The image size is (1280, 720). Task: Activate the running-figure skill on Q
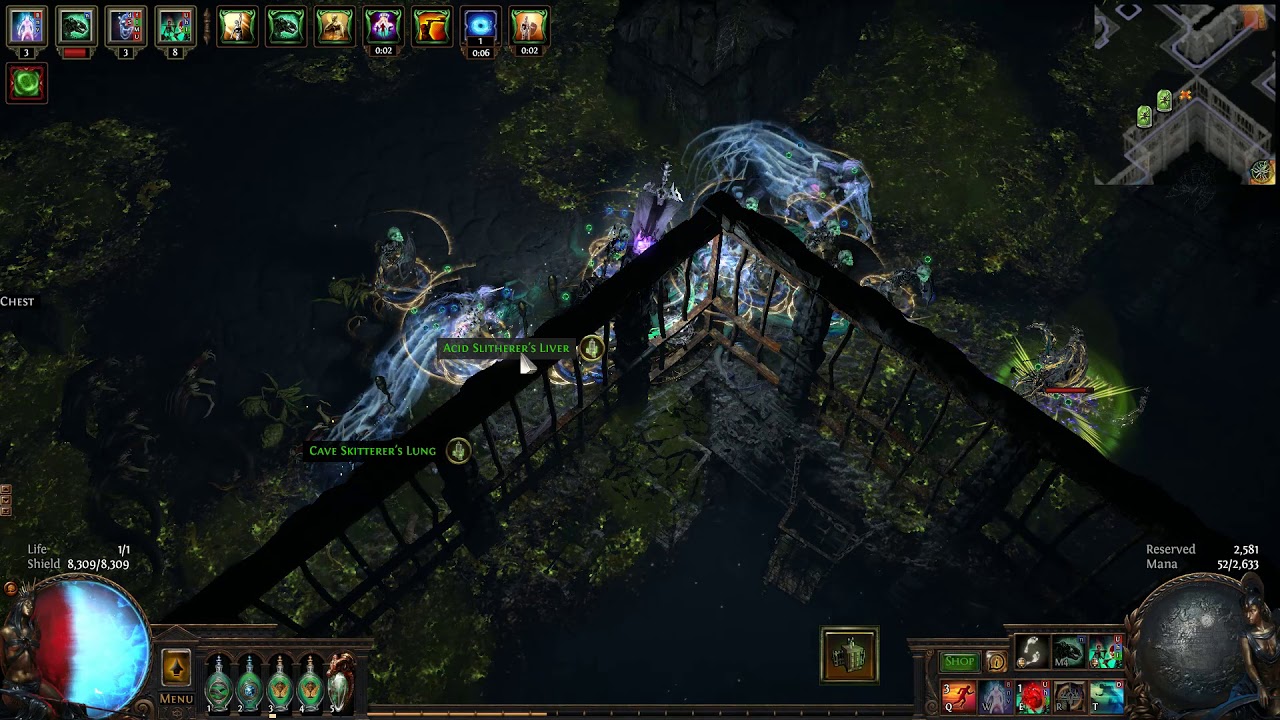959,695
